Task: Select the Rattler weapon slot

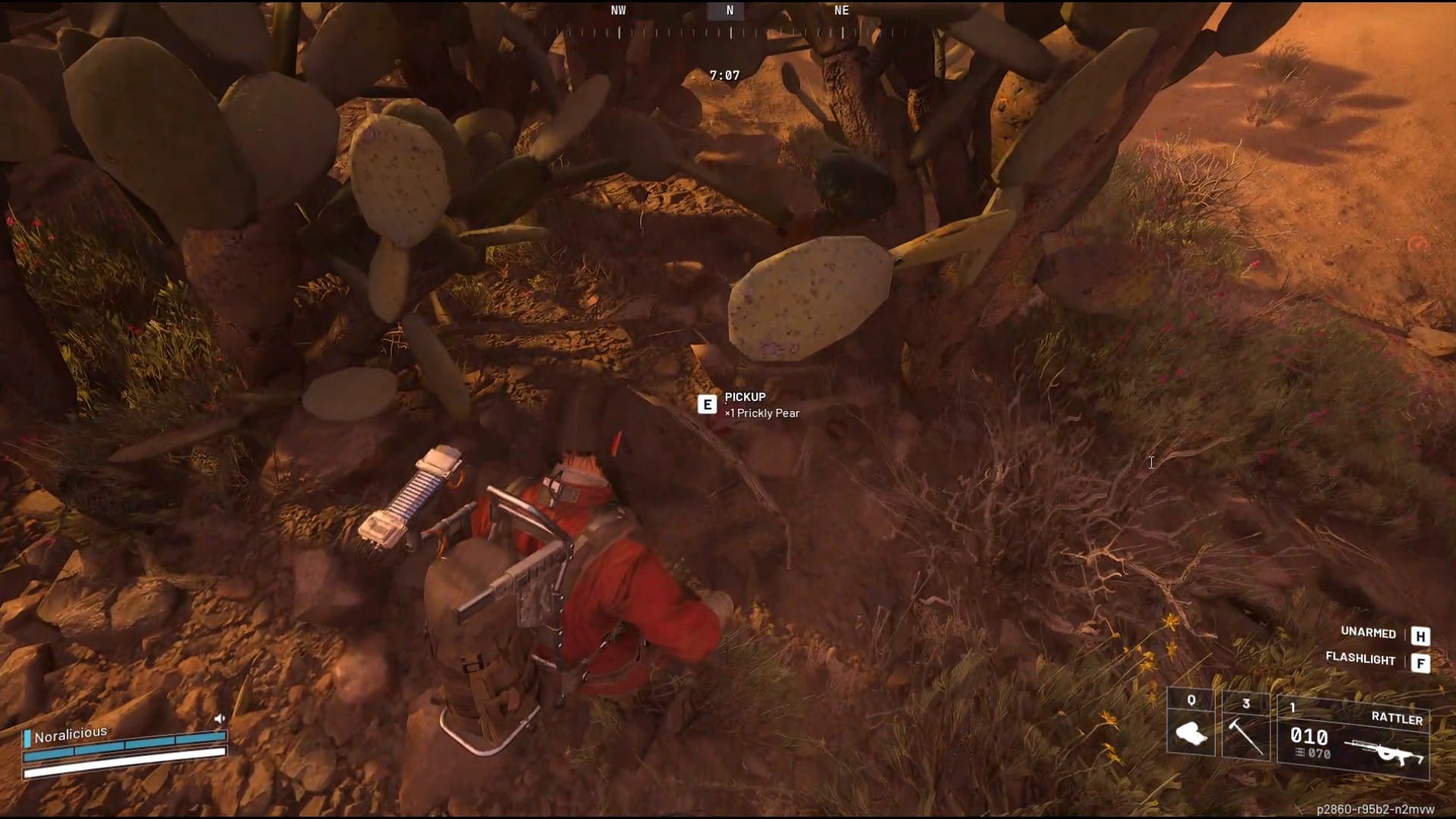Action: [1353, 737]
